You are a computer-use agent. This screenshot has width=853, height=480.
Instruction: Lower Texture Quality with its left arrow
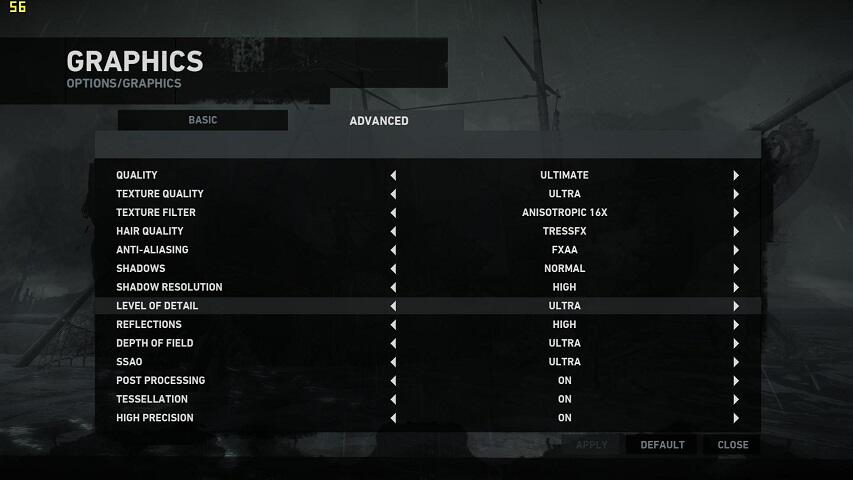point(393,194)
